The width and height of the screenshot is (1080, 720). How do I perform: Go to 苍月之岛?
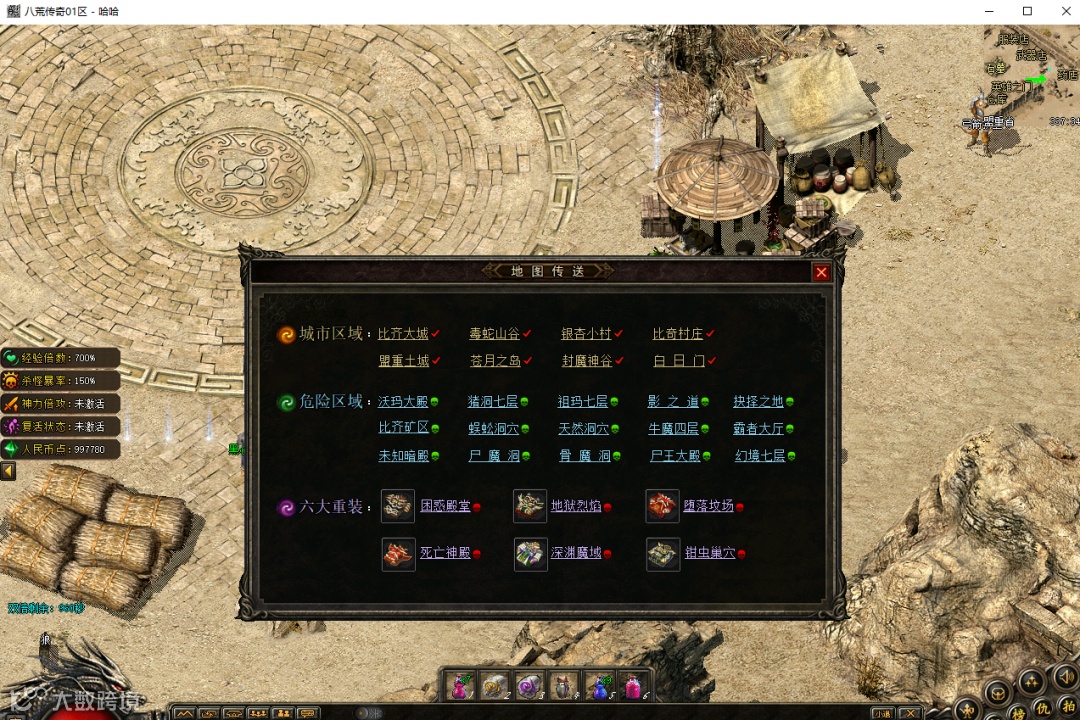[x=494, y=361]
